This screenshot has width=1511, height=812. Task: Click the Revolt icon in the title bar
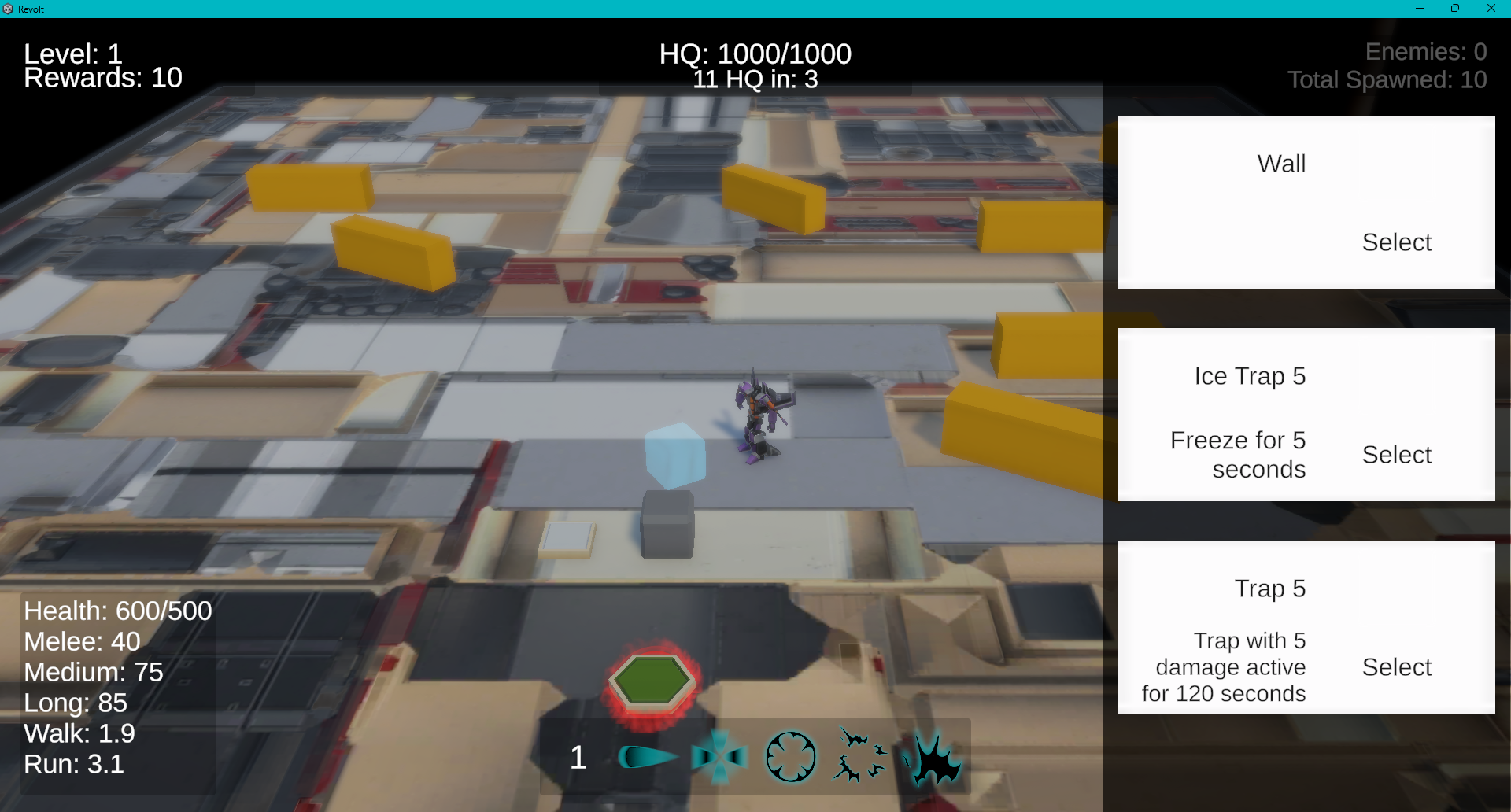[8, 9]
